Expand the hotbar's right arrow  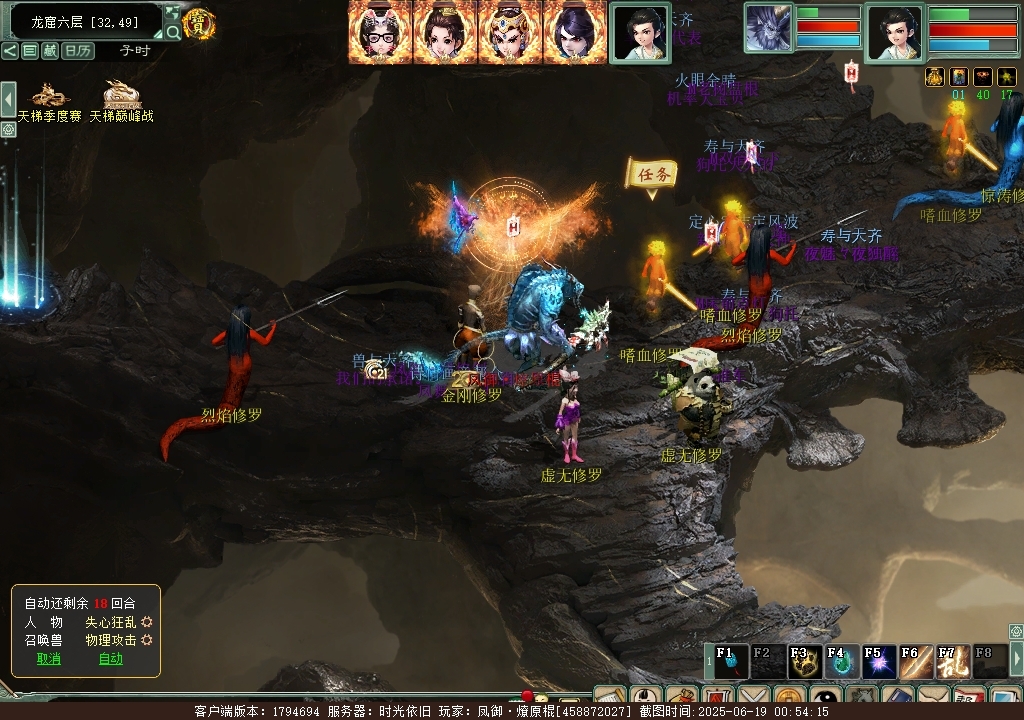[x=1017, y=659]
